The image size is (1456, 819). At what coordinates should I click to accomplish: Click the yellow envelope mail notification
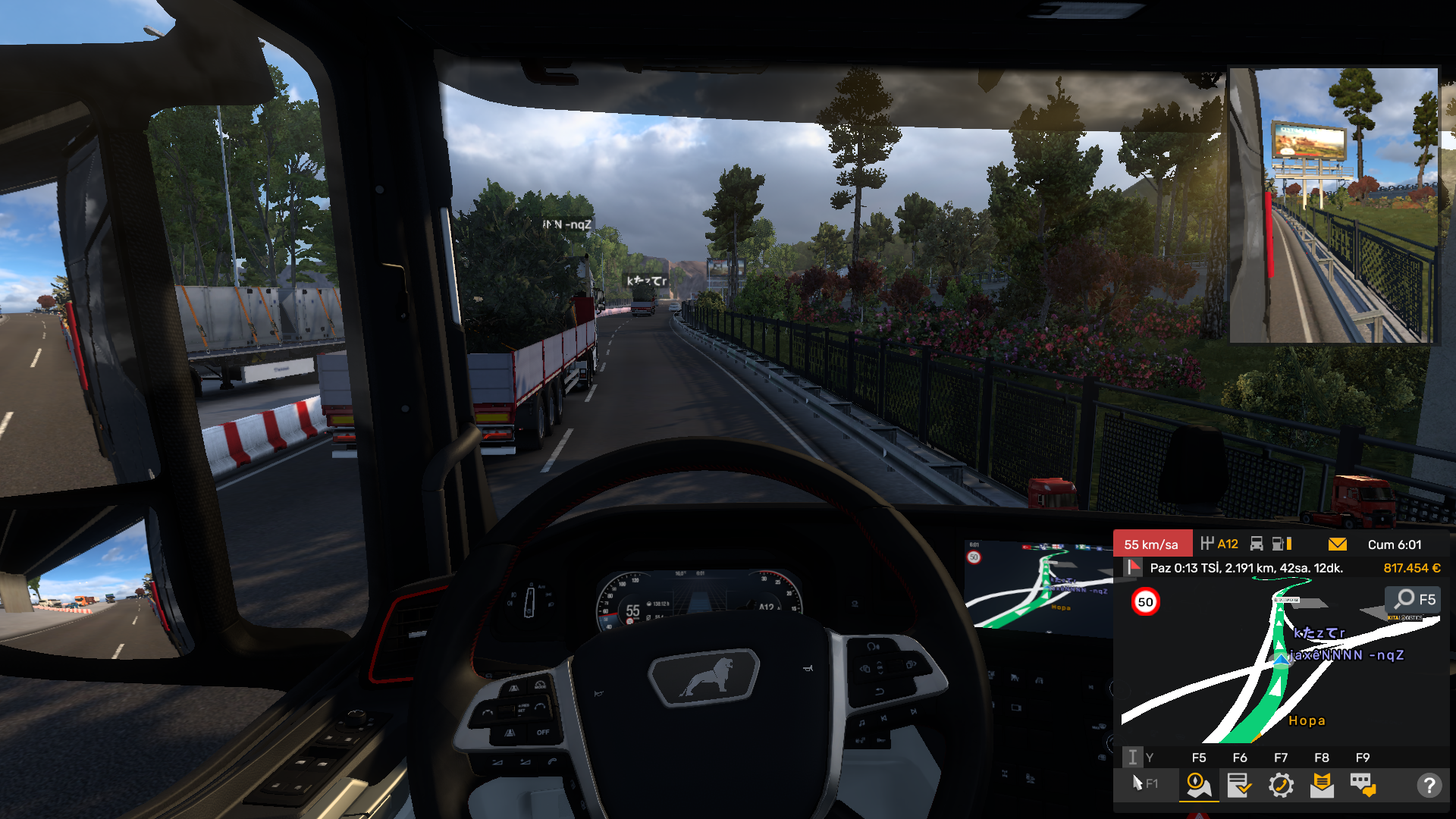(1338, 544)
